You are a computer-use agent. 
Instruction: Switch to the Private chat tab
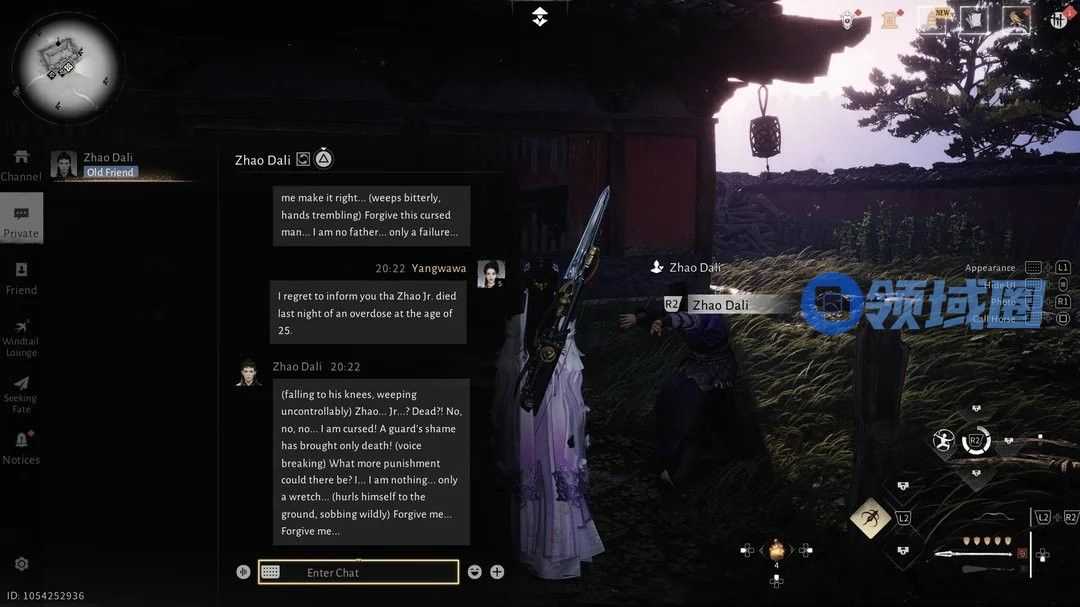(x=21, y=221)
